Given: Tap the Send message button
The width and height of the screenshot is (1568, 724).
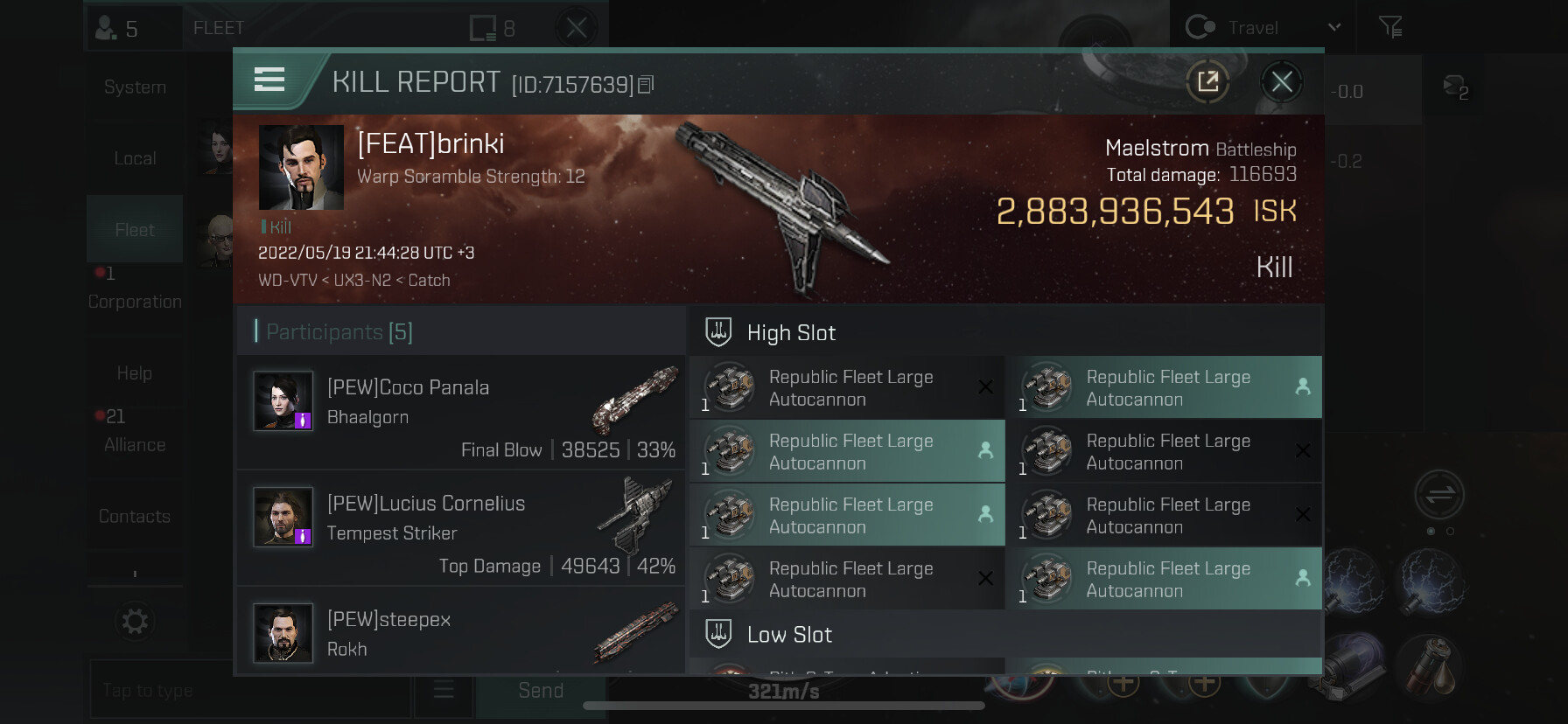Looking at the screenshot, I should [x=541, y=691].
